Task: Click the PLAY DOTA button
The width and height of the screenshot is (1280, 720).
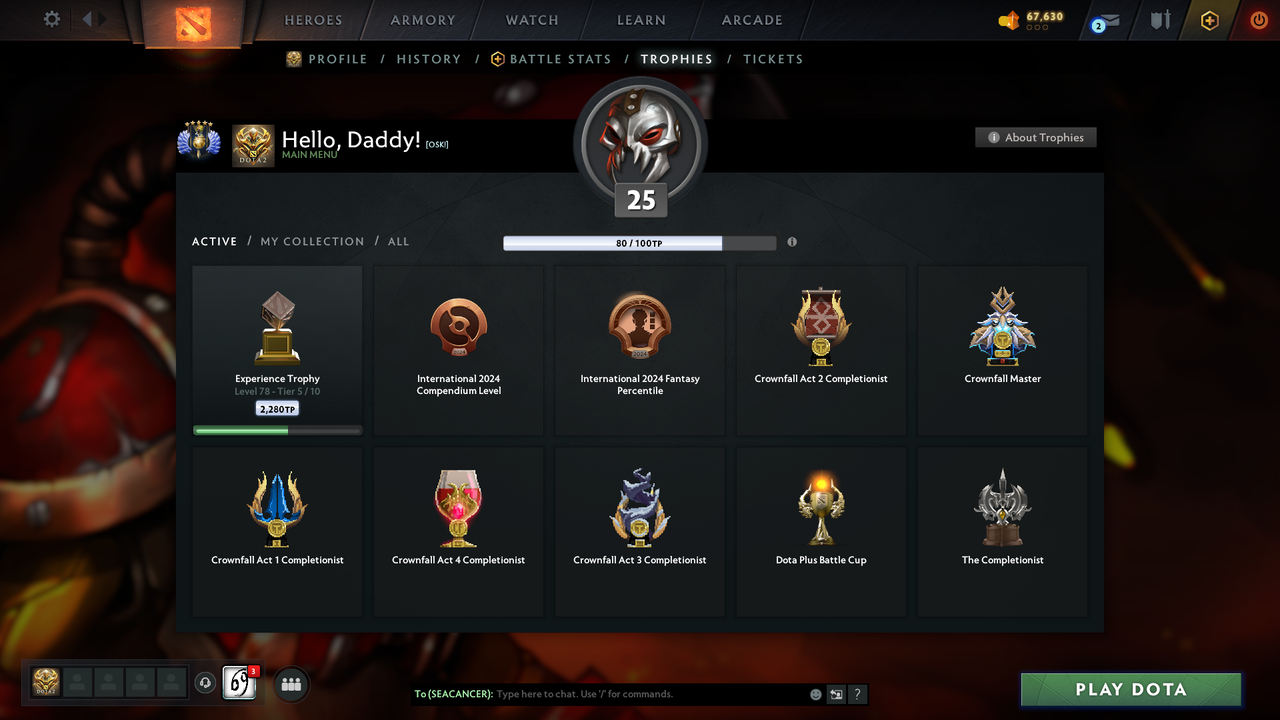Action: (x=1130, y=689)
